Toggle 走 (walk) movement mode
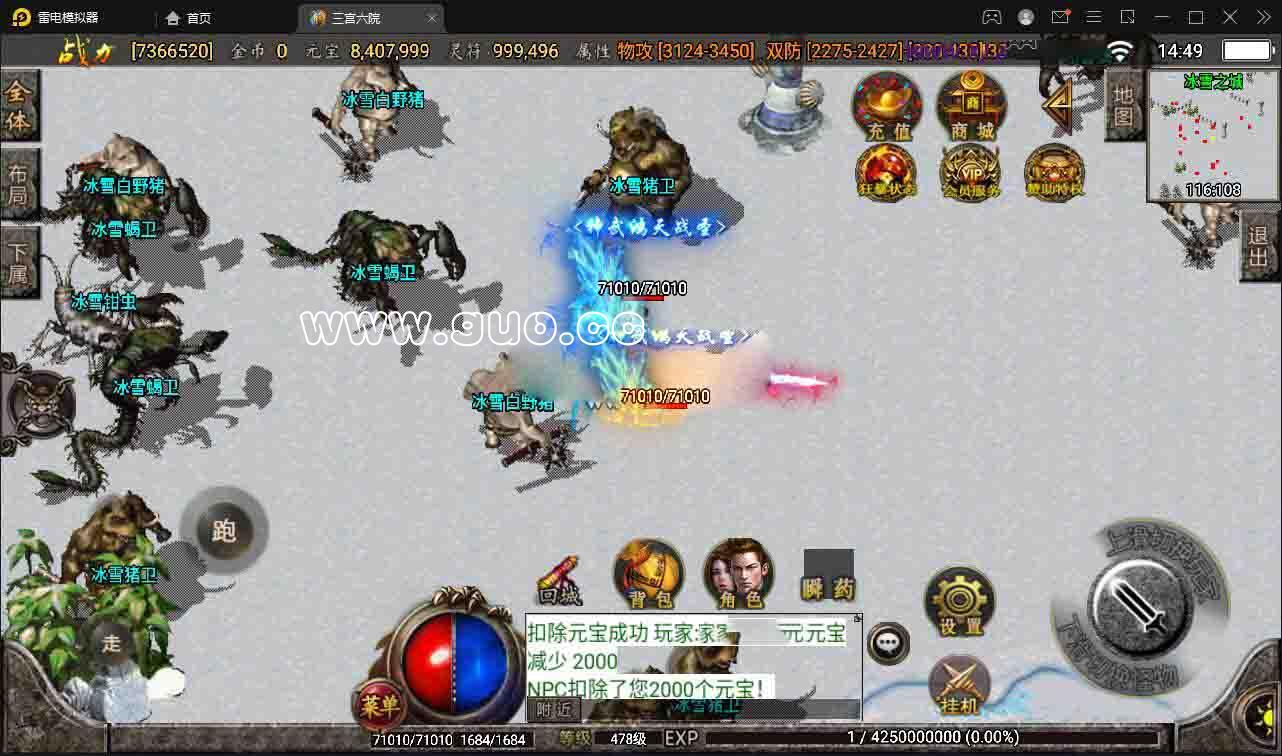Screen dimensions: 1282x756 tap(111, 644)
